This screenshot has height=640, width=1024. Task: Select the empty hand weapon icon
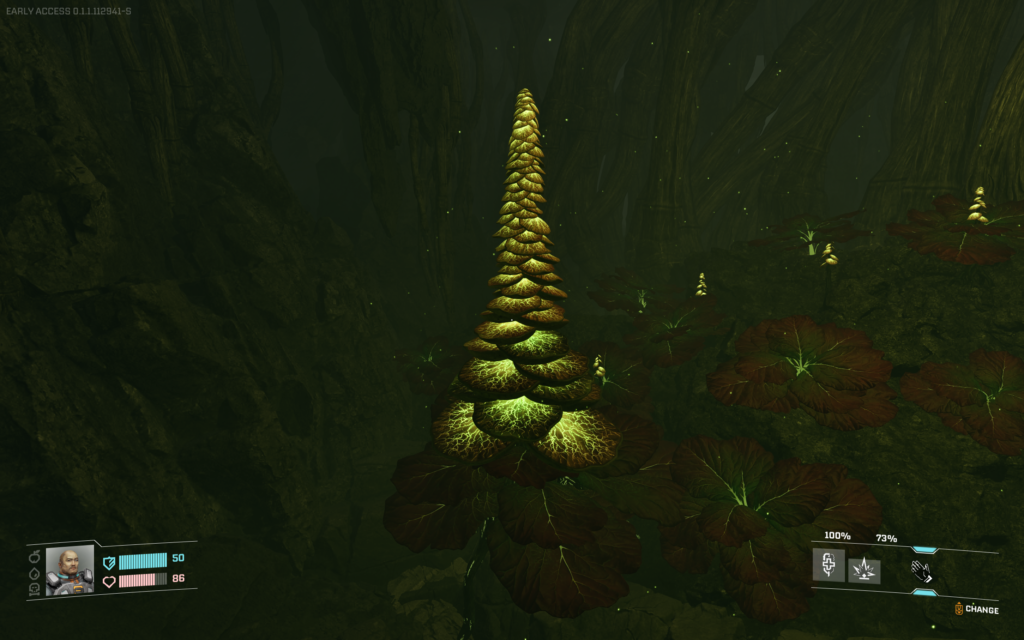921,571
